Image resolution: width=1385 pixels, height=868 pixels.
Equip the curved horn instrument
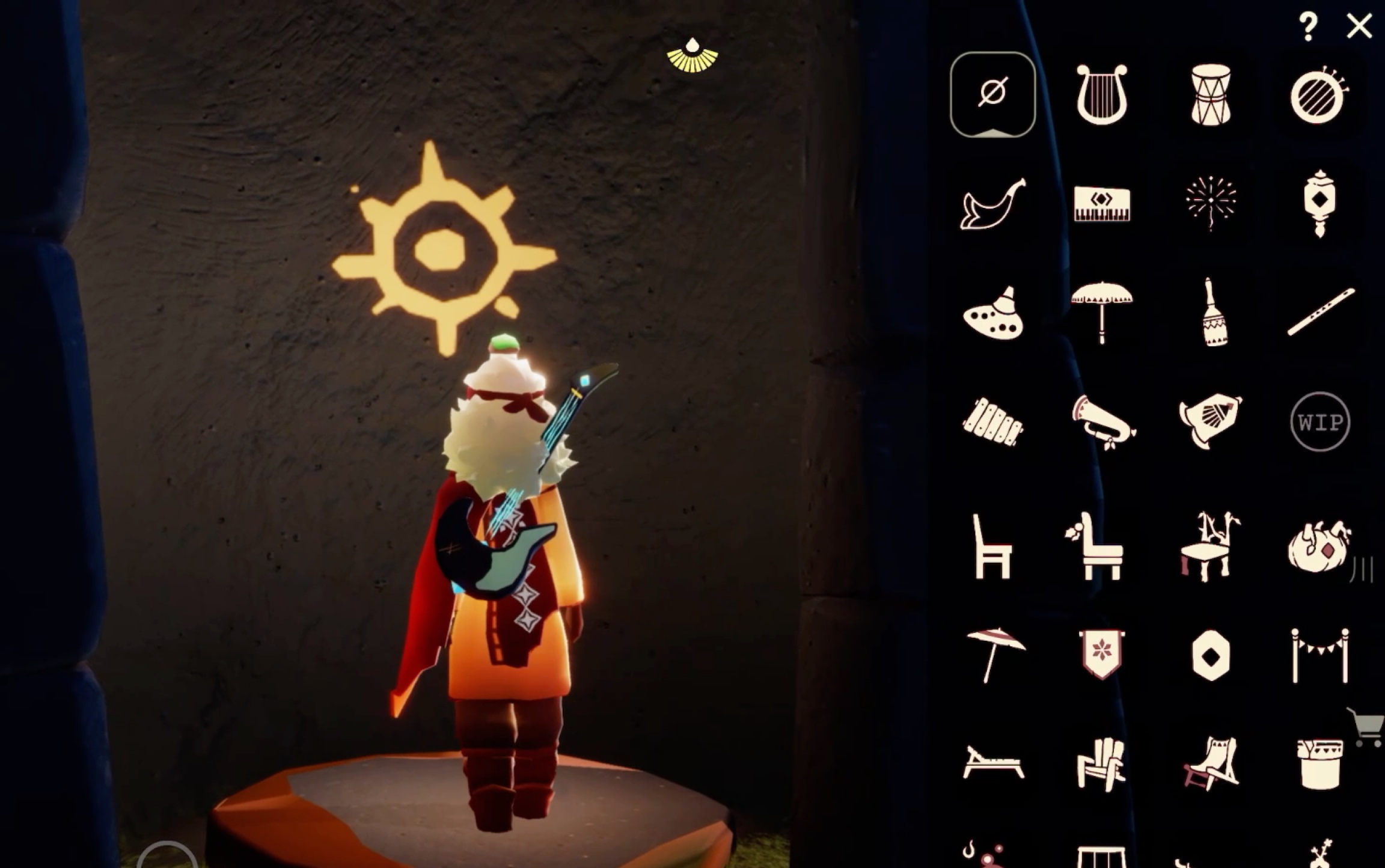[x=992, y=204]
